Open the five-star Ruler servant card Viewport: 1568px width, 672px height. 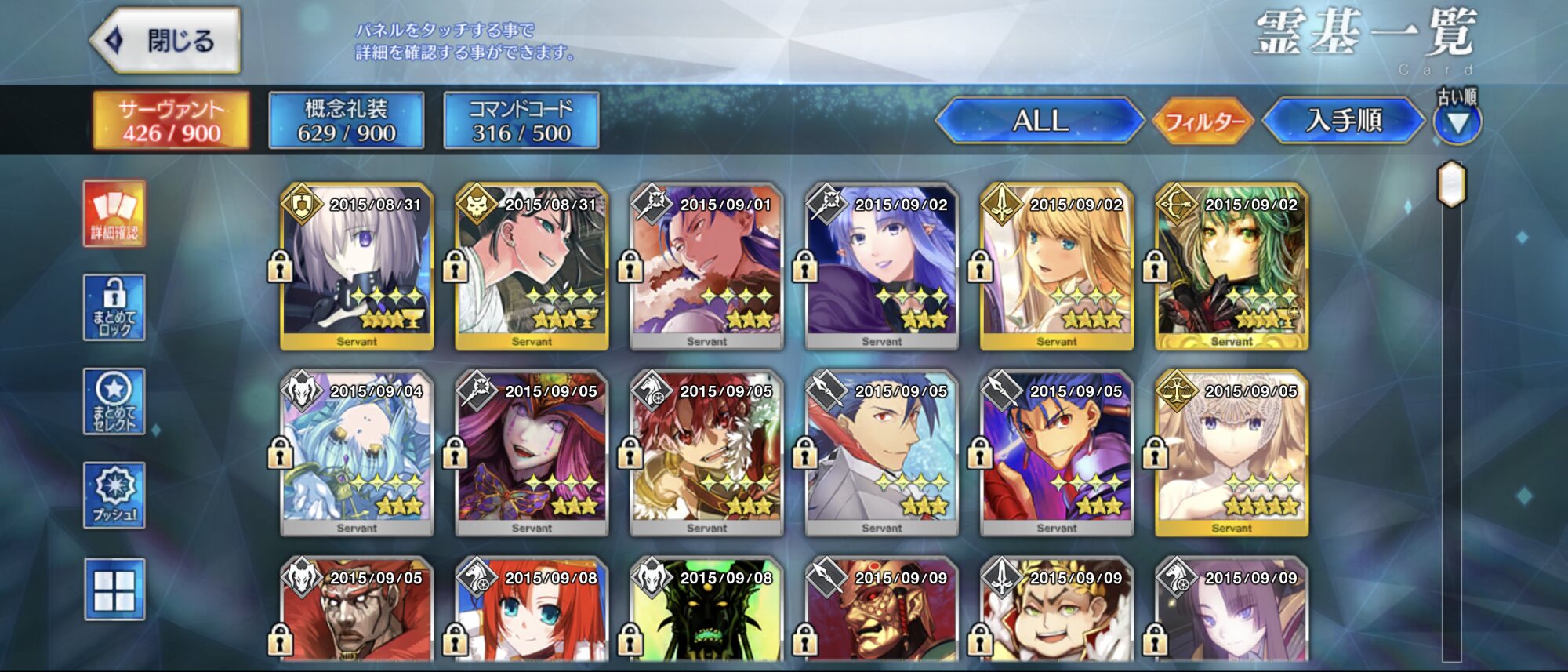(1231, 453)
